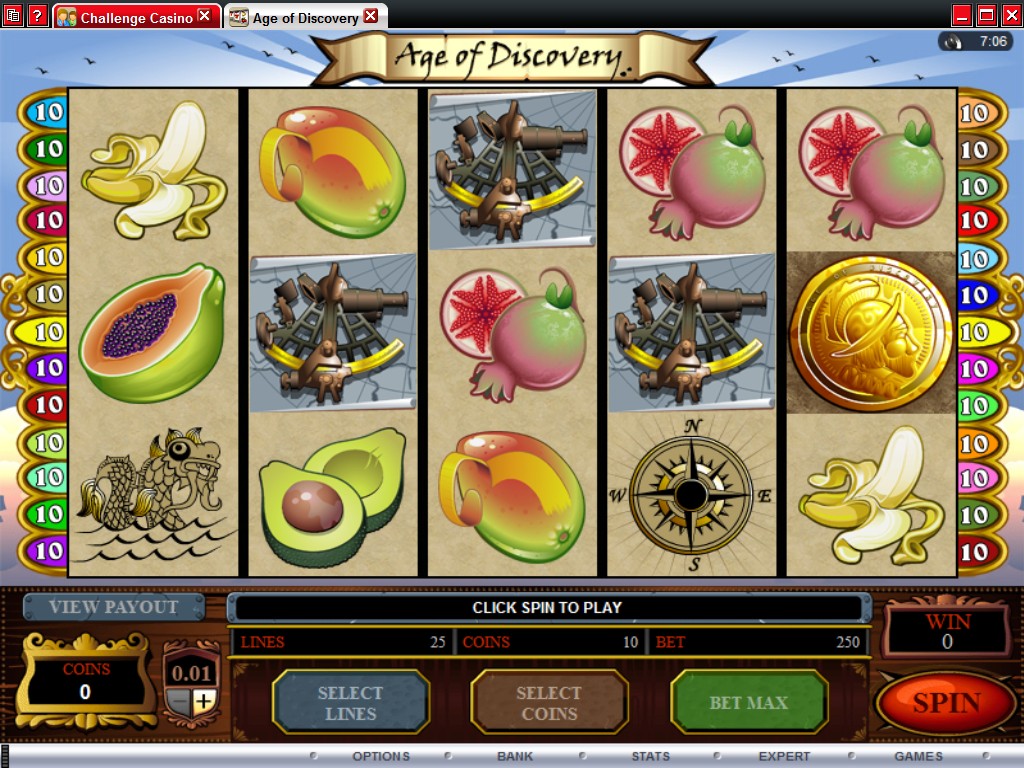
Task: Increase coin size with the plus button
Action: click(x=204, y=701)
